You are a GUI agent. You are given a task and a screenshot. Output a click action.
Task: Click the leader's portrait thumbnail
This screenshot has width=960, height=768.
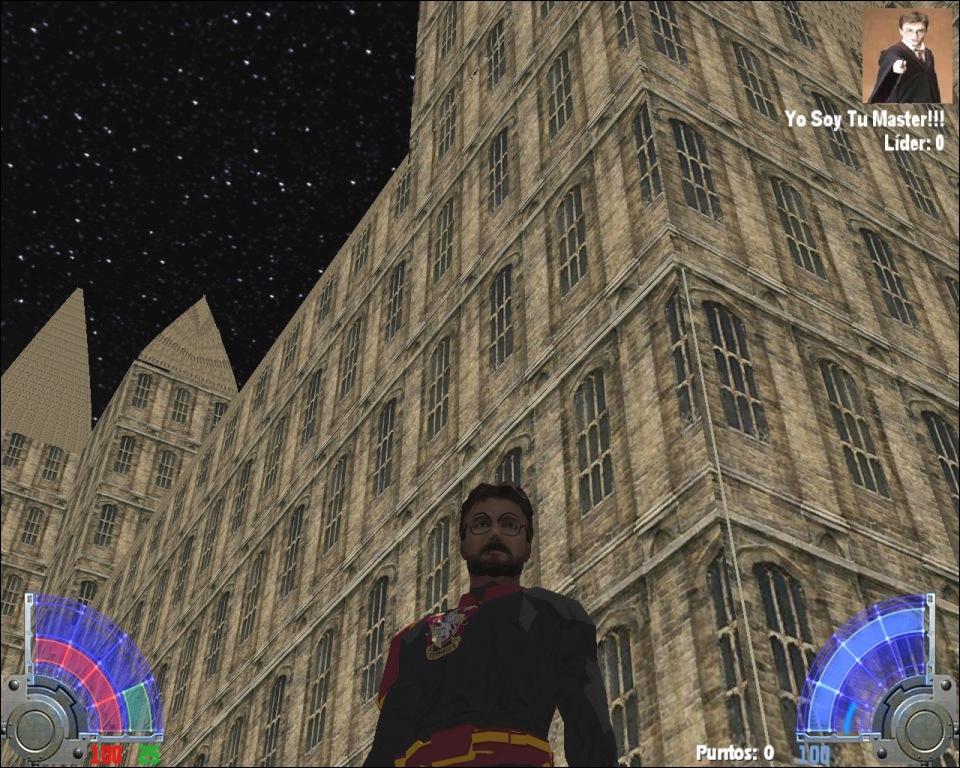[908, 56]
